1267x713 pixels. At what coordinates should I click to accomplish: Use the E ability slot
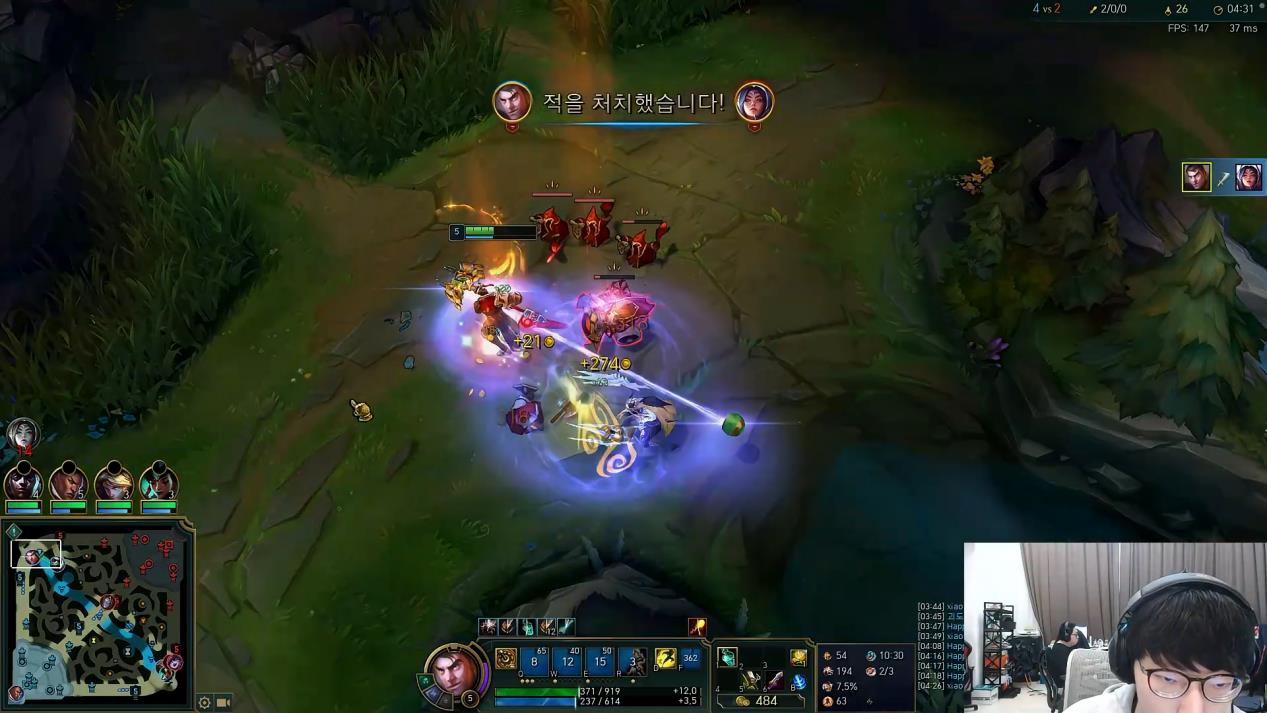(600, 660)
